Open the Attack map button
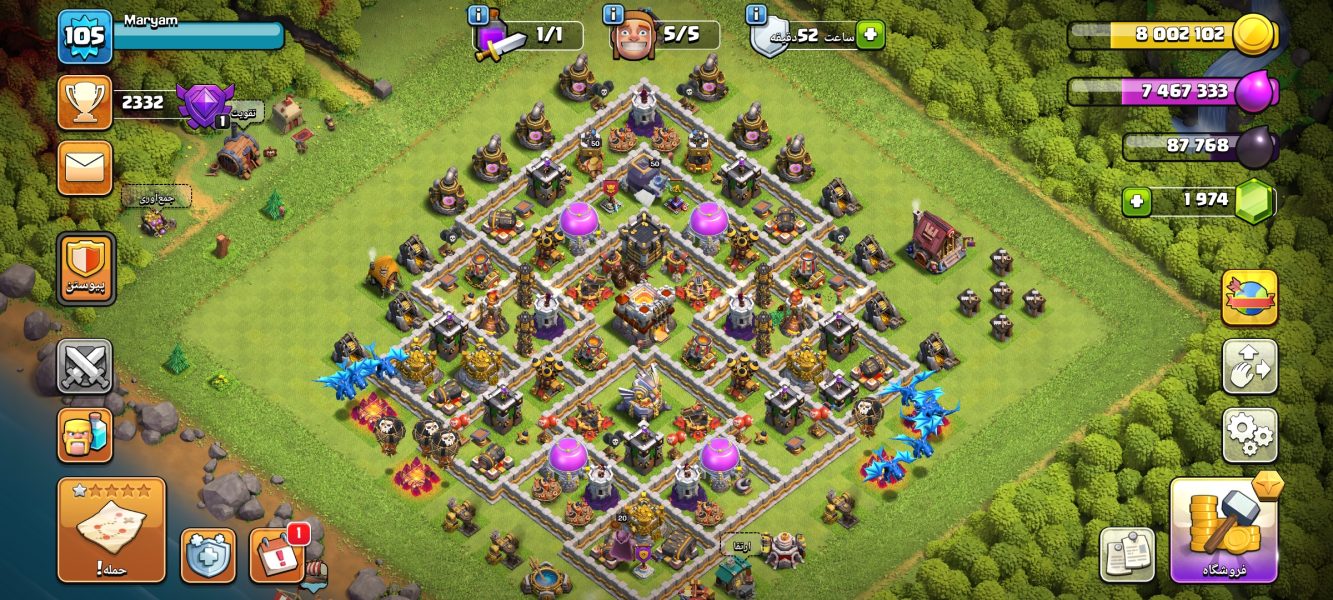This screenshot has height=600, width=1333. click(x=112, y=530)
